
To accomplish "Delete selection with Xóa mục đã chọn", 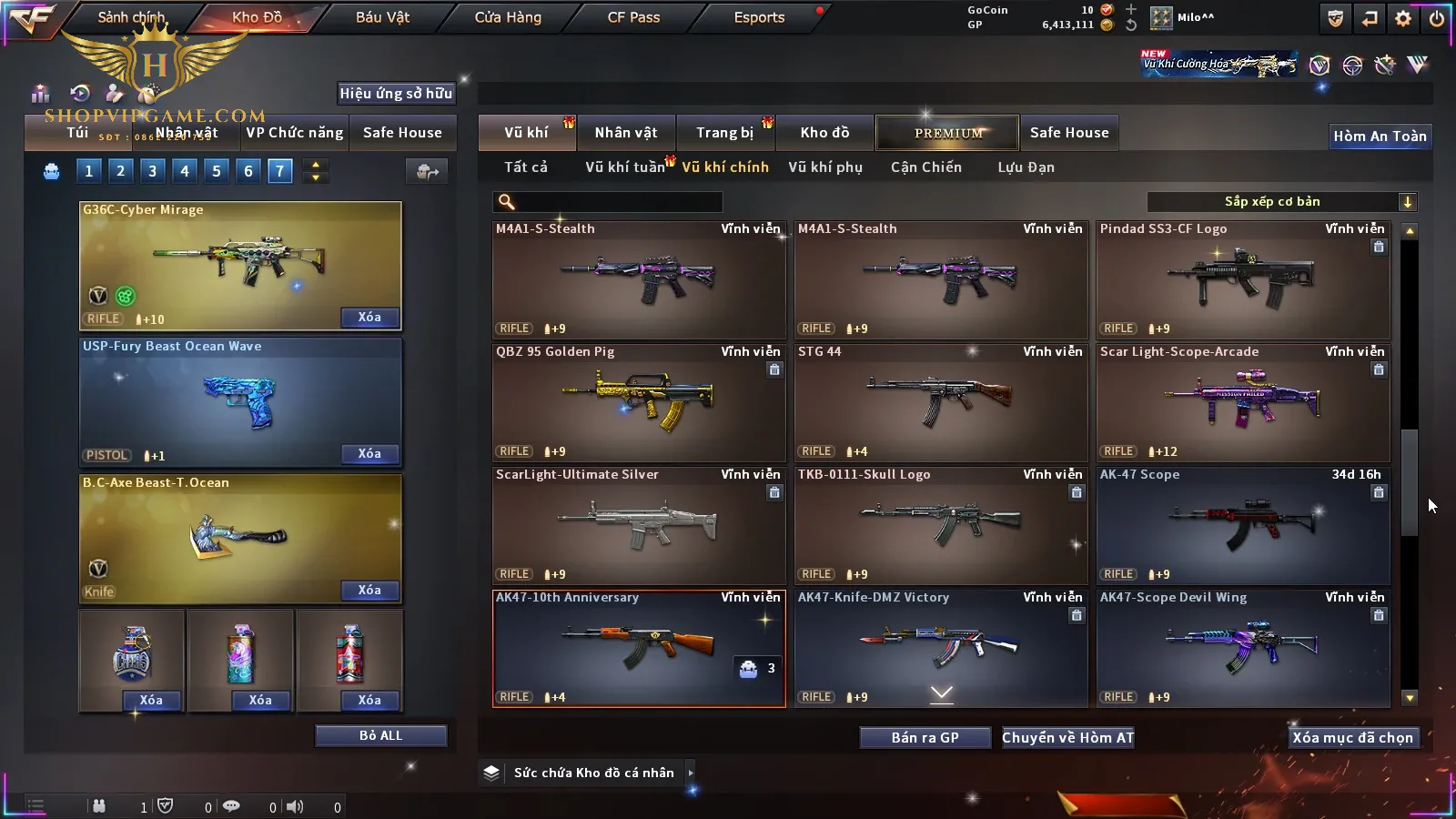I will tap(1352, 738).
